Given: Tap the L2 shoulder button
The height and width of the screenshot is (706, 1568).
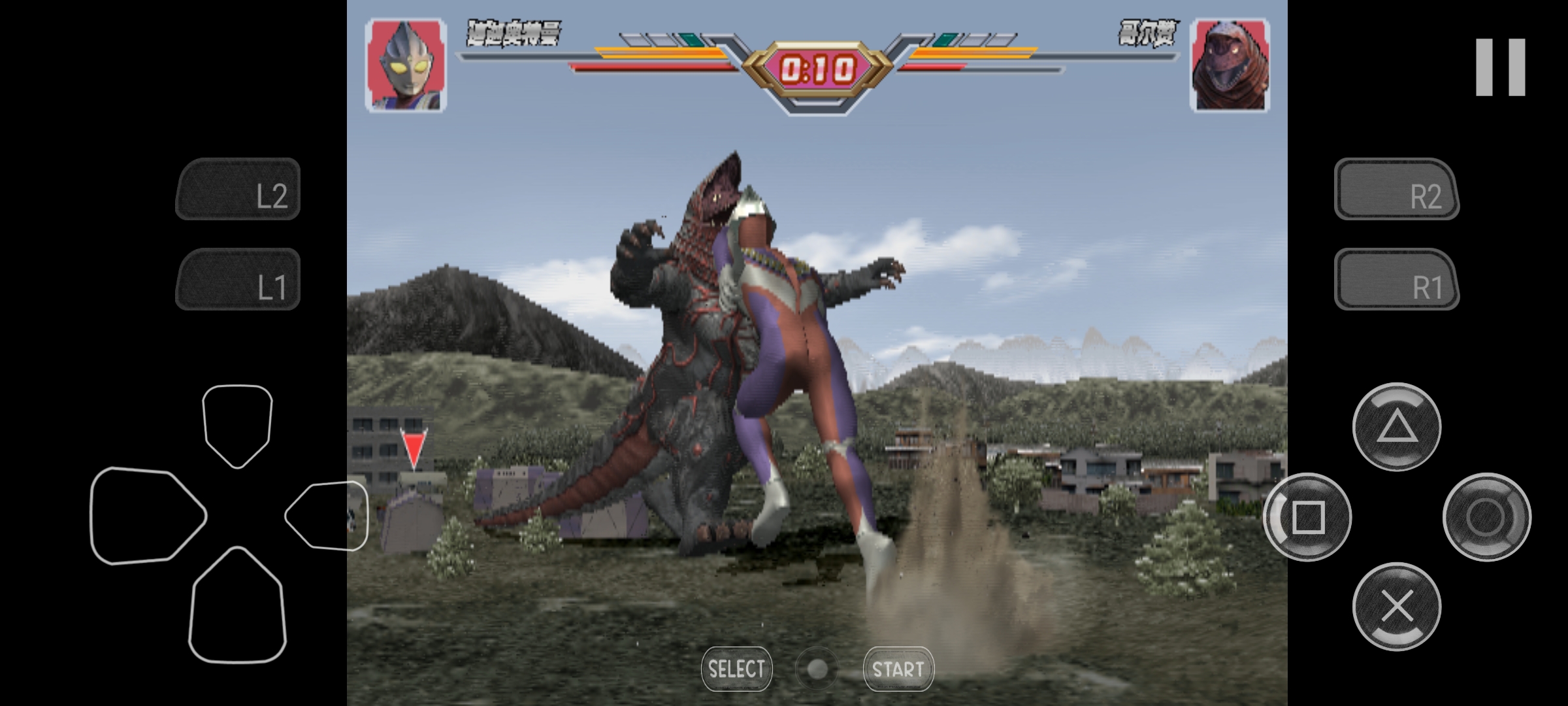Looking at the screenshot, I should (x=238, y=190).
